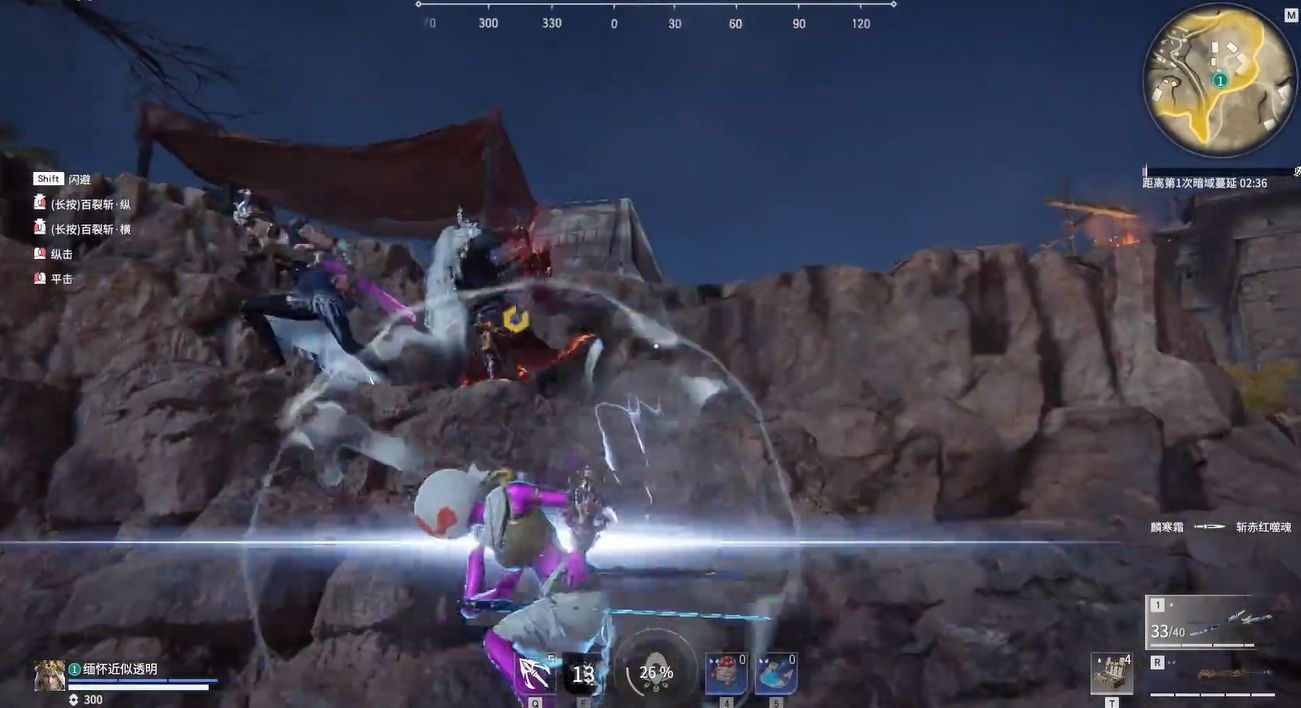The height and width of the screenshot is (708, 1301).
Task: Use the red mushroom consumable slot
Action: coord(726,673)
